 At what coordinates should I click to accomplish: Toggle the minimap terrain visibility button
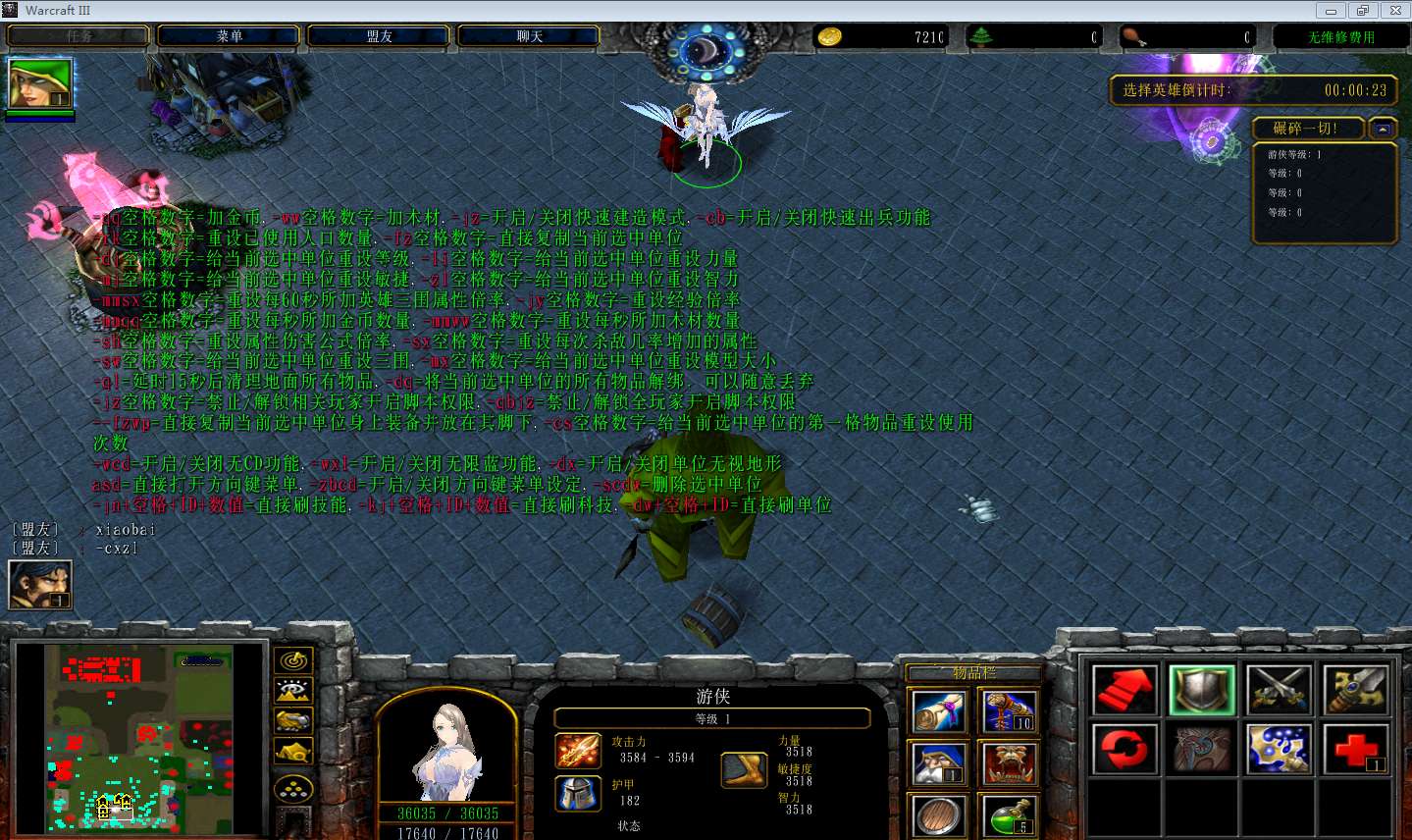point(292,691)
